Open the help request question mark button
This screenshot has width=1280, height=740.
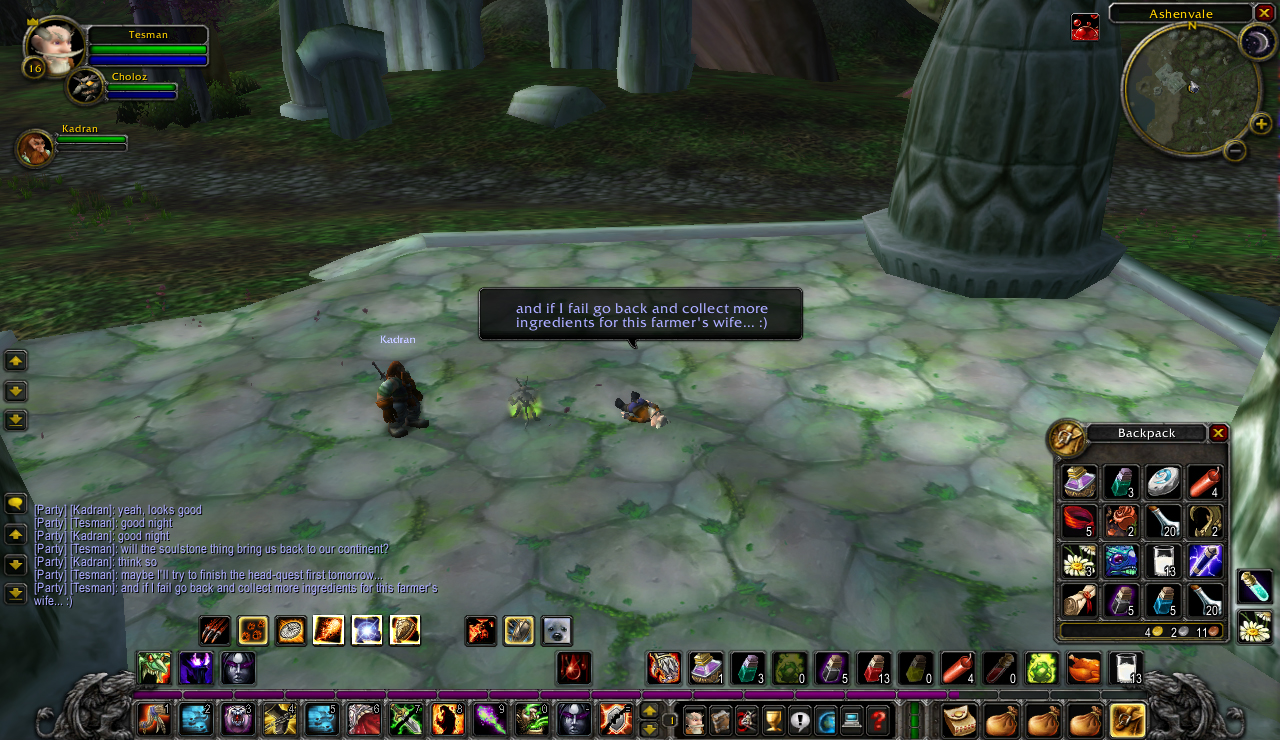click(x=878, y=719)
